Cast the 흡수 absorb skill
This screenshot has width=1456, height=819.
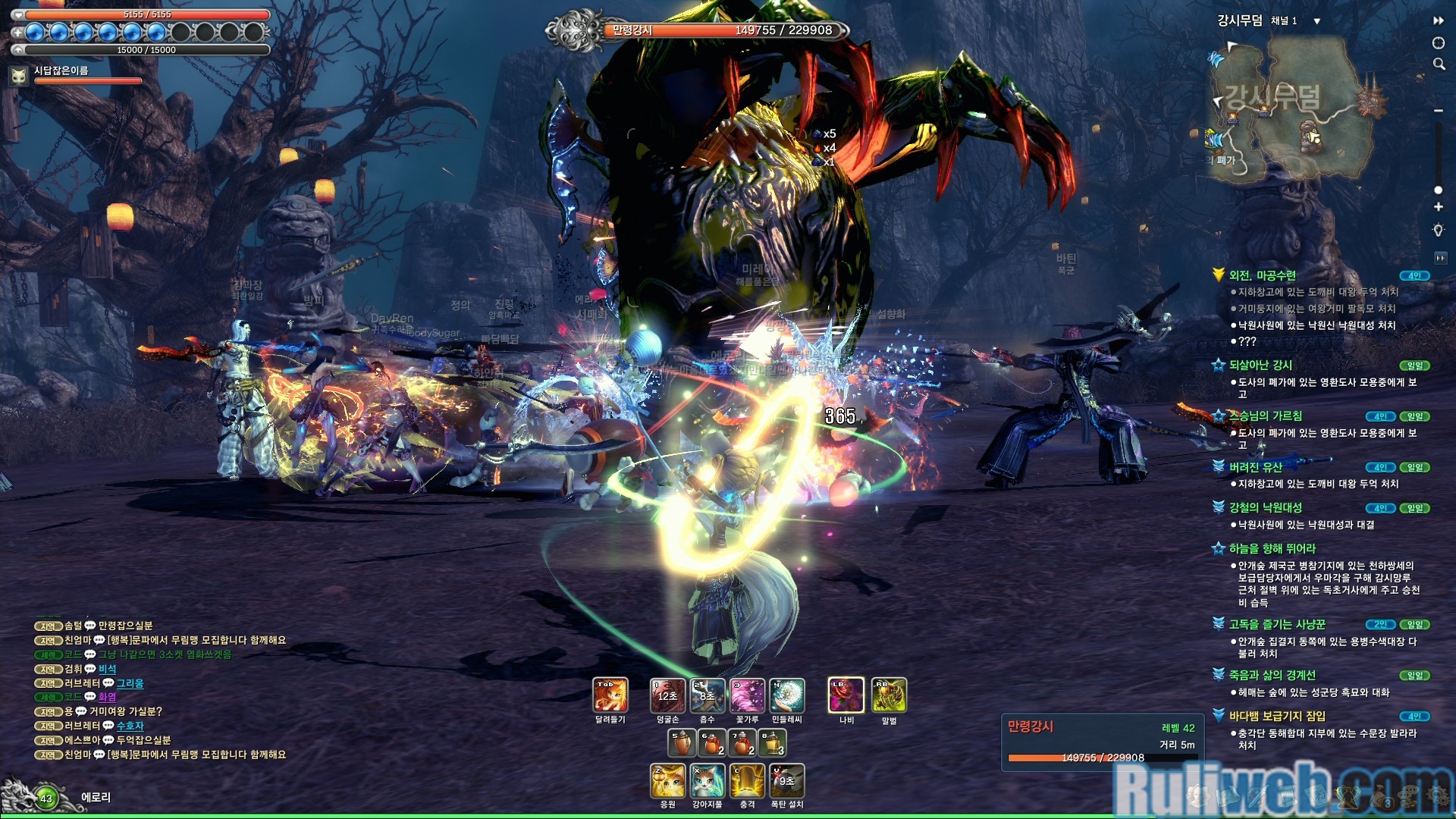pyautogui.click(x=708, y=695)
